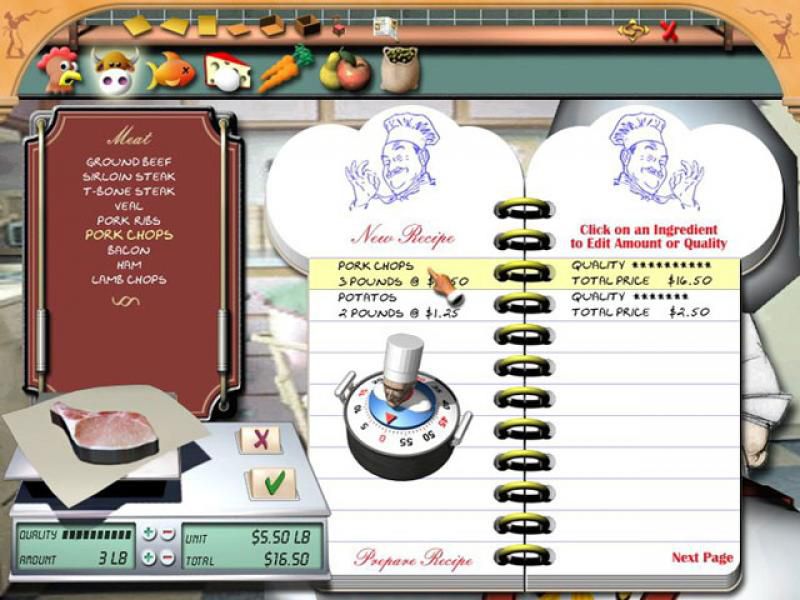Choose Bacon from the Meat menu
The width and height of the screenshot is (800, 600).
tap(128, 250)
